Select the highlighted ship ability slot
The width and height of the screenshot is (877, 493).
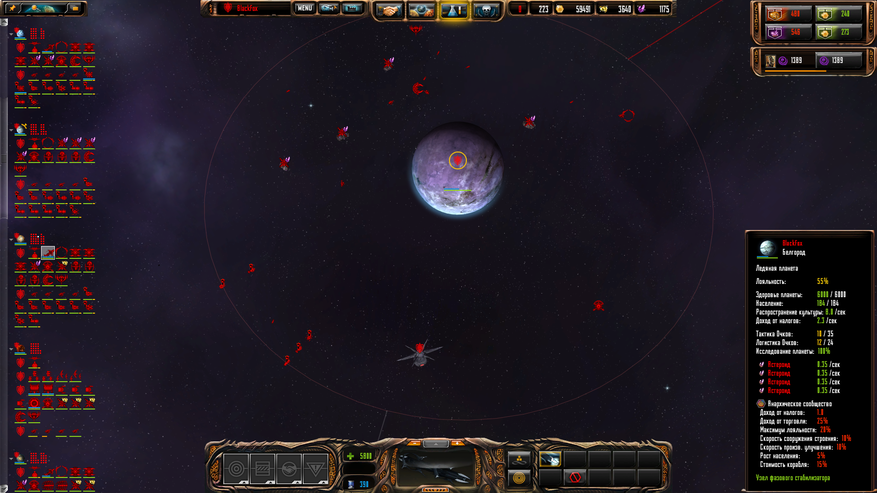tap(550, 459)
